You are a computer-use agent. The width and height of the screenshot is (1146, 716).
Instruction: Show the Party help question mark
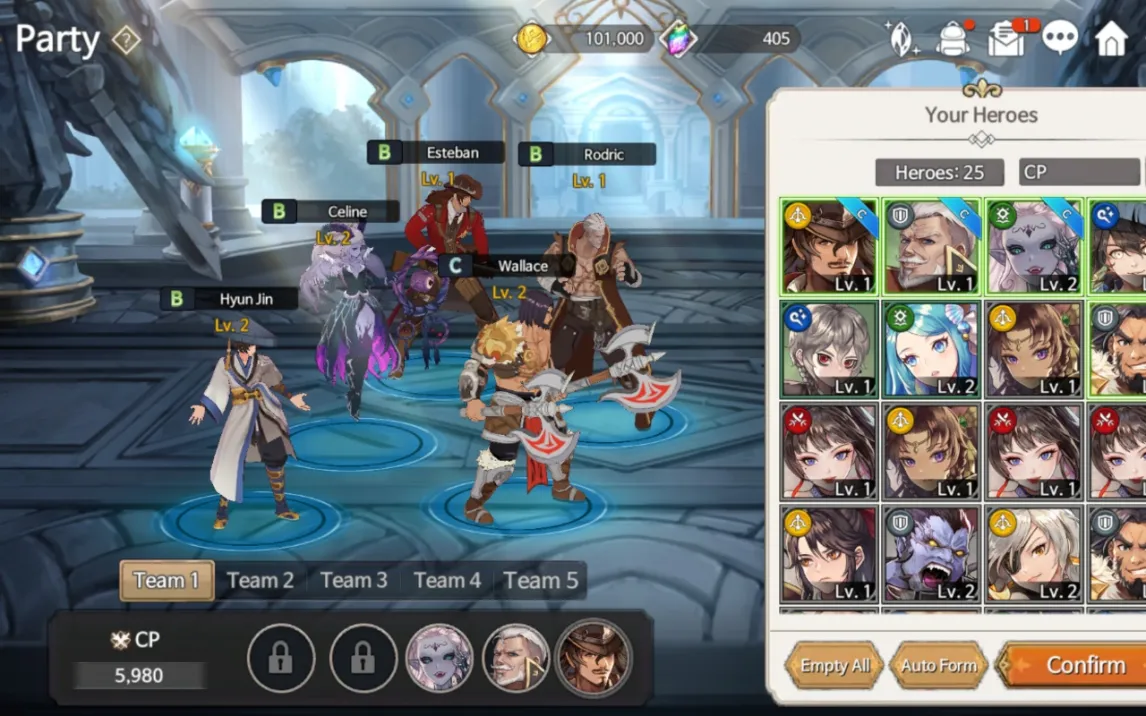[x=126, y=40]
